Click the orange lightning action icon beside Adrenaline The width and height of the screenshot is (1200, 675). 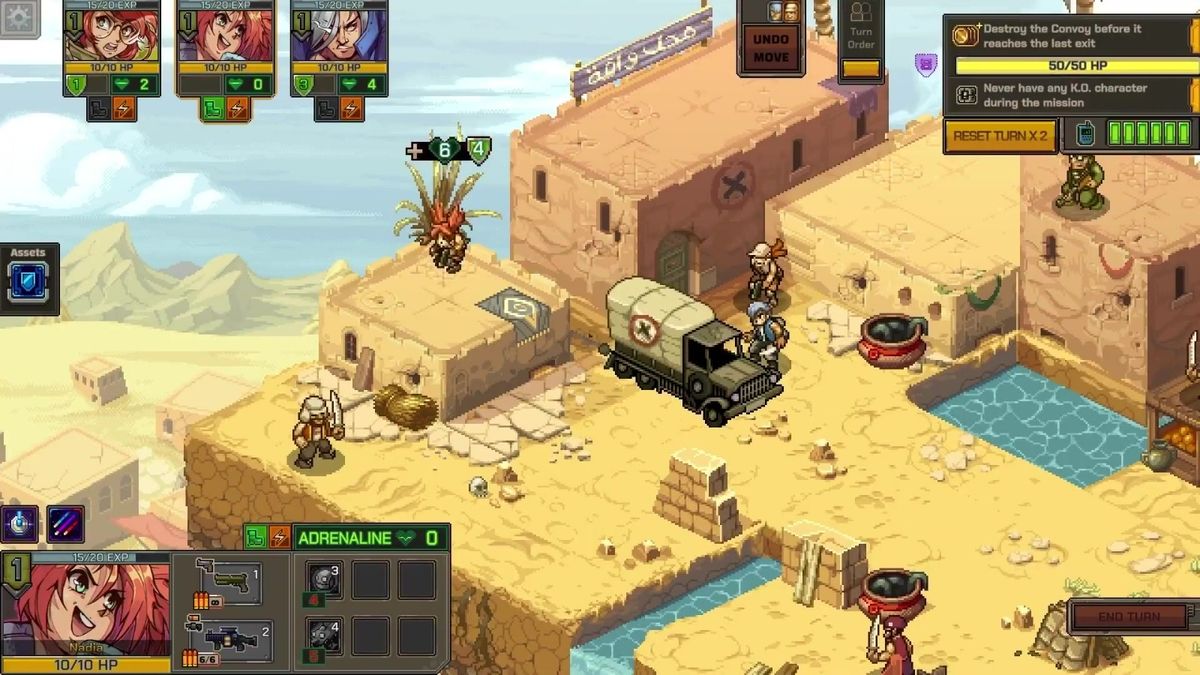point(279,538)
